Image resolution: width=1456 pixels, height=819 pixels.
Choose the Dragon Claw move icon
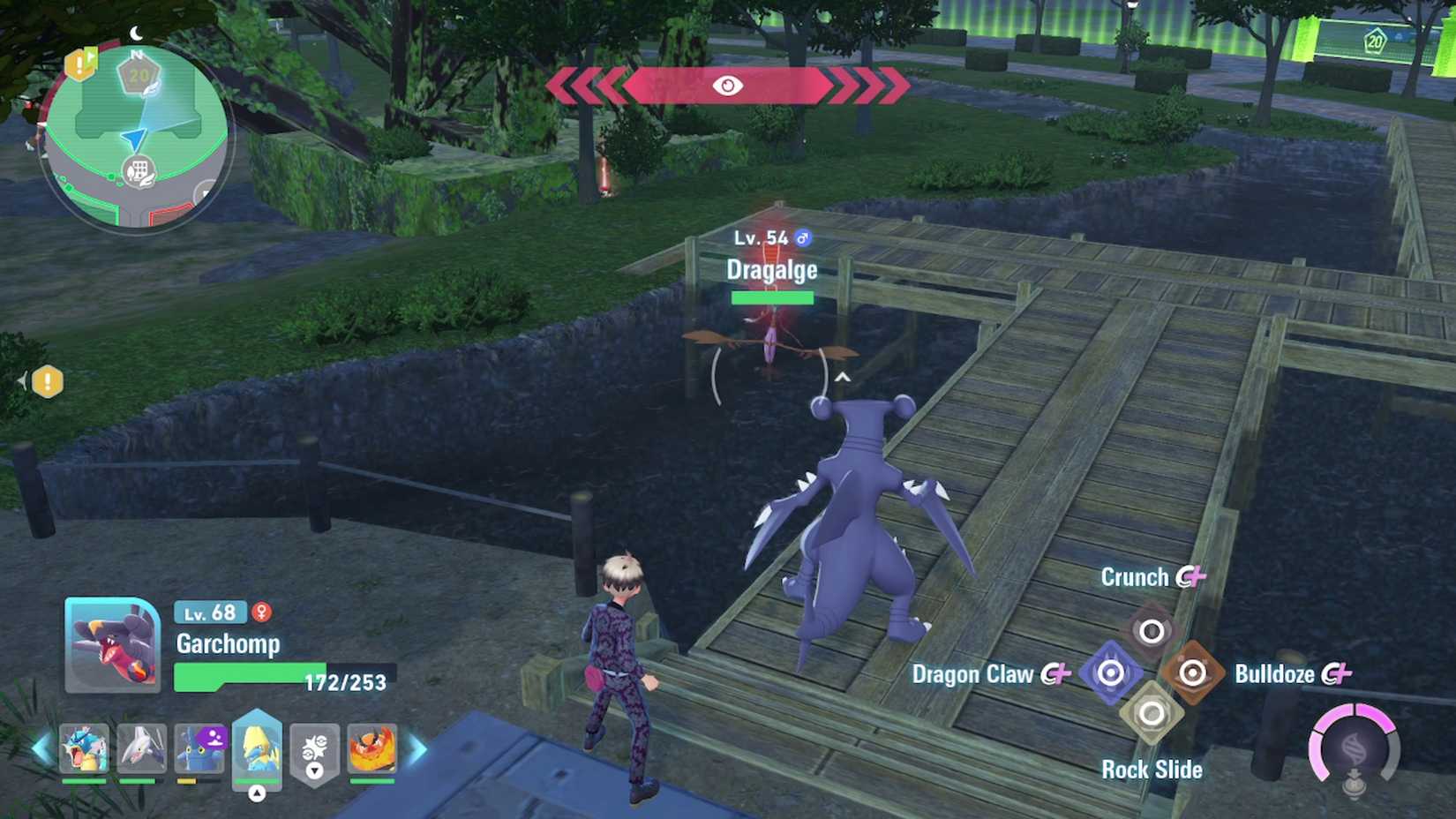[x=1110, y=673]
